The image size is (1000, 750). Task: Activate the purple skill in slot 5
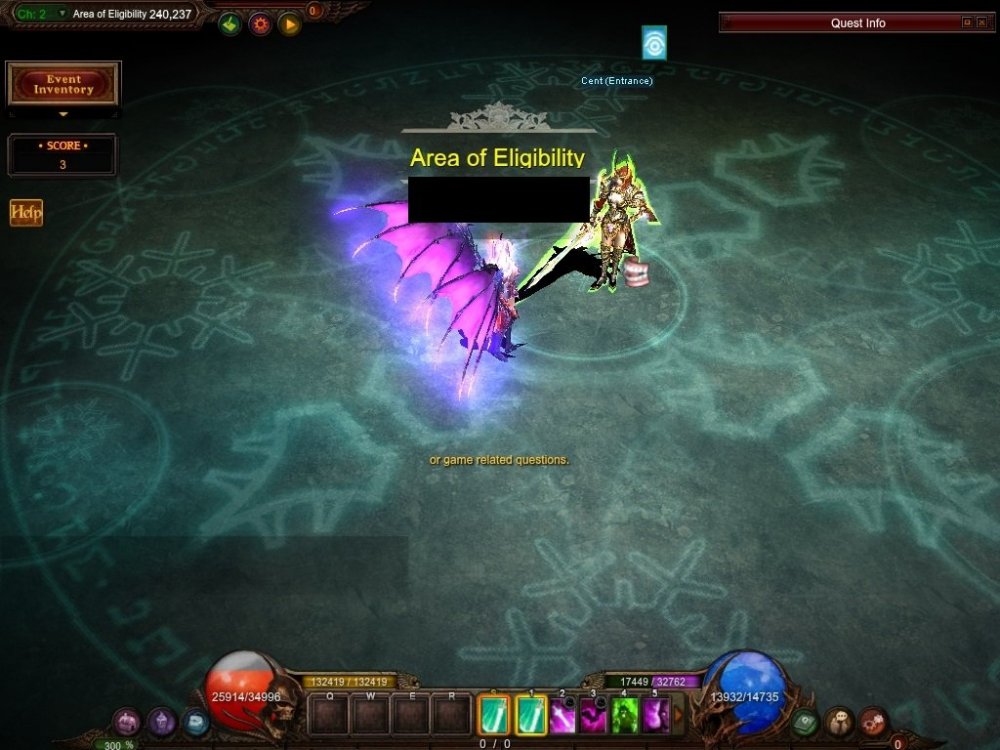tap(656, 716)
